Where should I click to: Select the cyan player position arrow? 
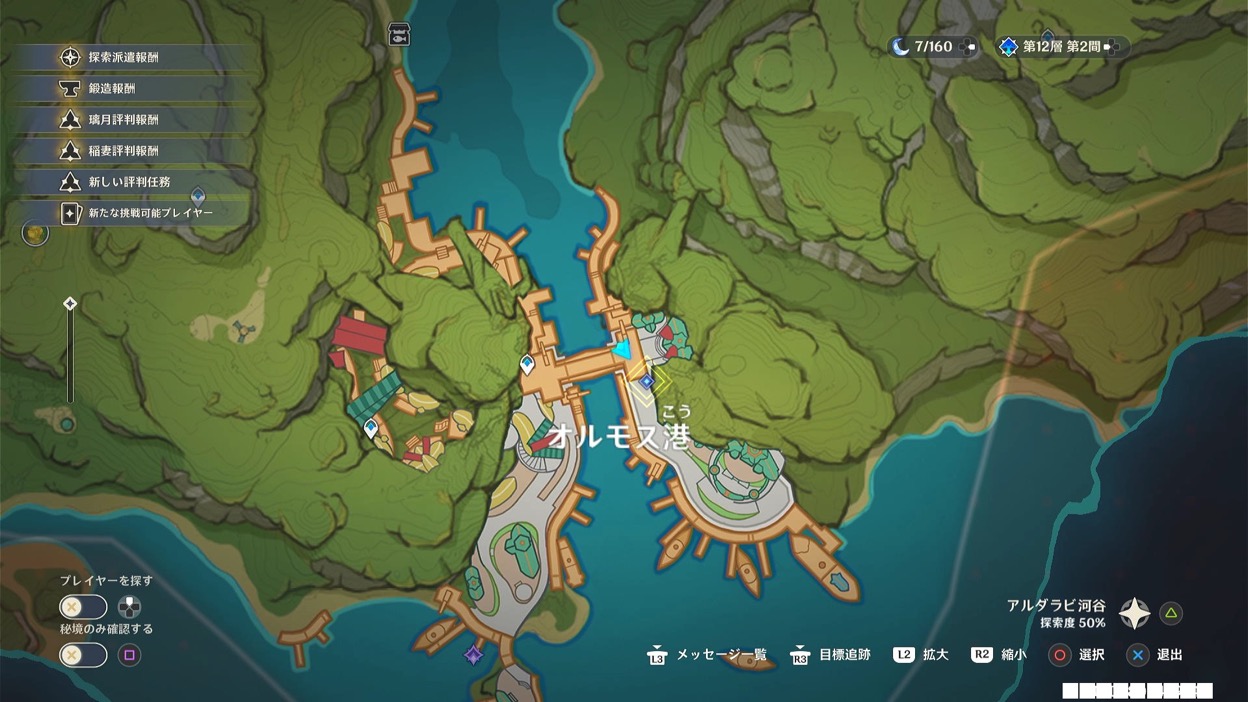[624, 350]
